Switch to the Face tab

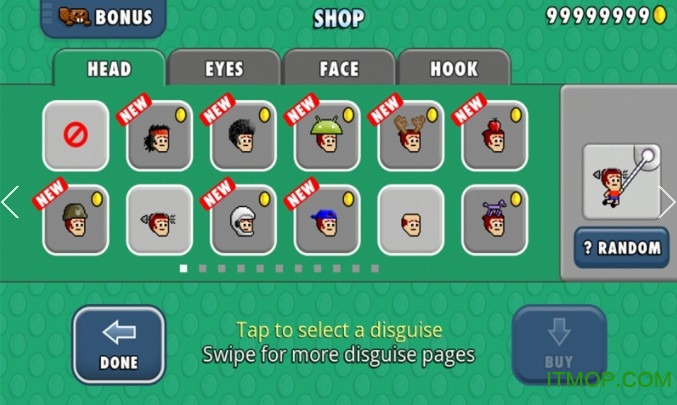coord(339,69)
